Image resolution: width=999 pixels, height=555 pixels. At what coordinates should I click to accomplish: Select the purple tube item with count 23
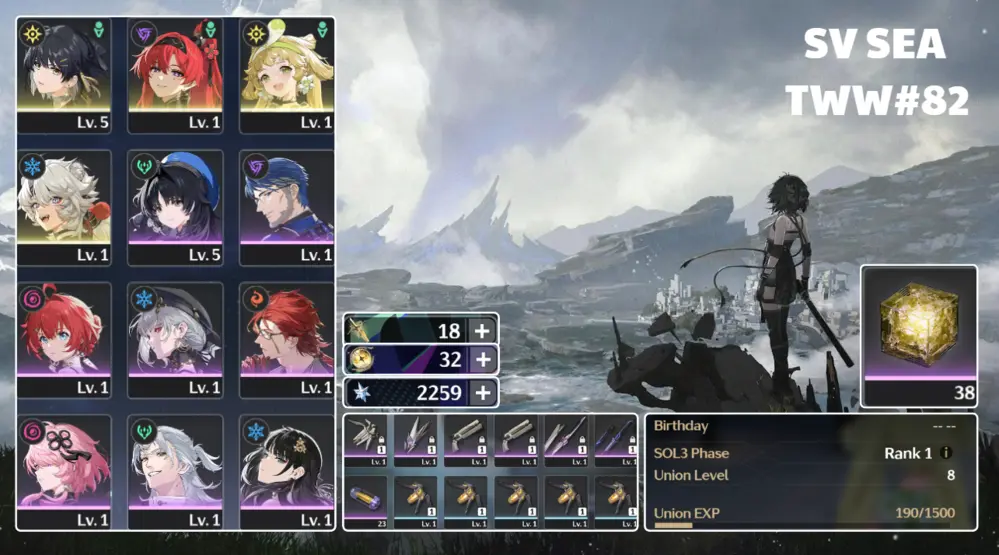pos(366,502)
